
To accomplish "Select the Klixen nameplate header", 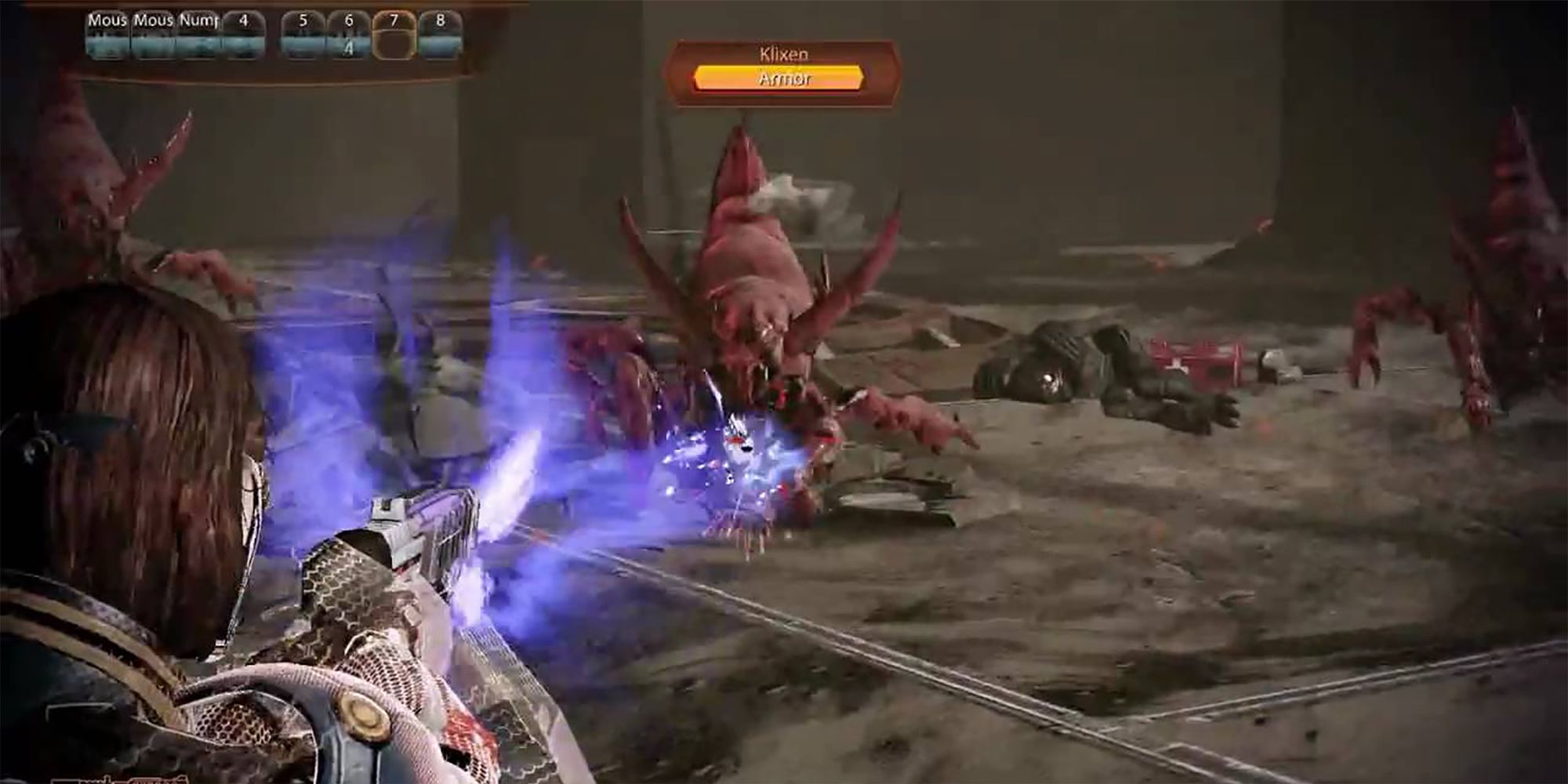I will pyautogui.click(x=784, y=55).
